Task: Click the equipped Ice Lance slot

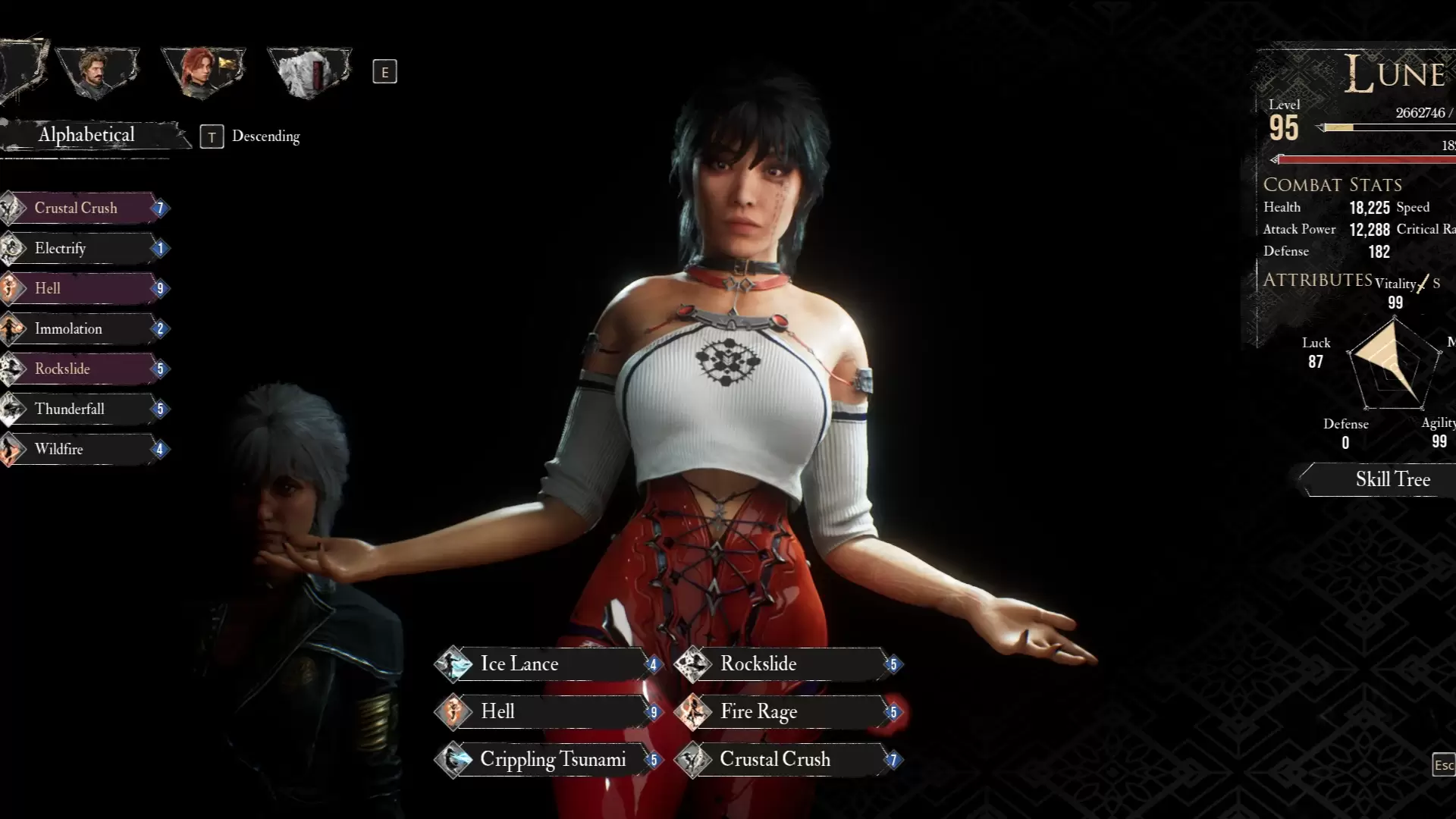Action: click(546, 664)
